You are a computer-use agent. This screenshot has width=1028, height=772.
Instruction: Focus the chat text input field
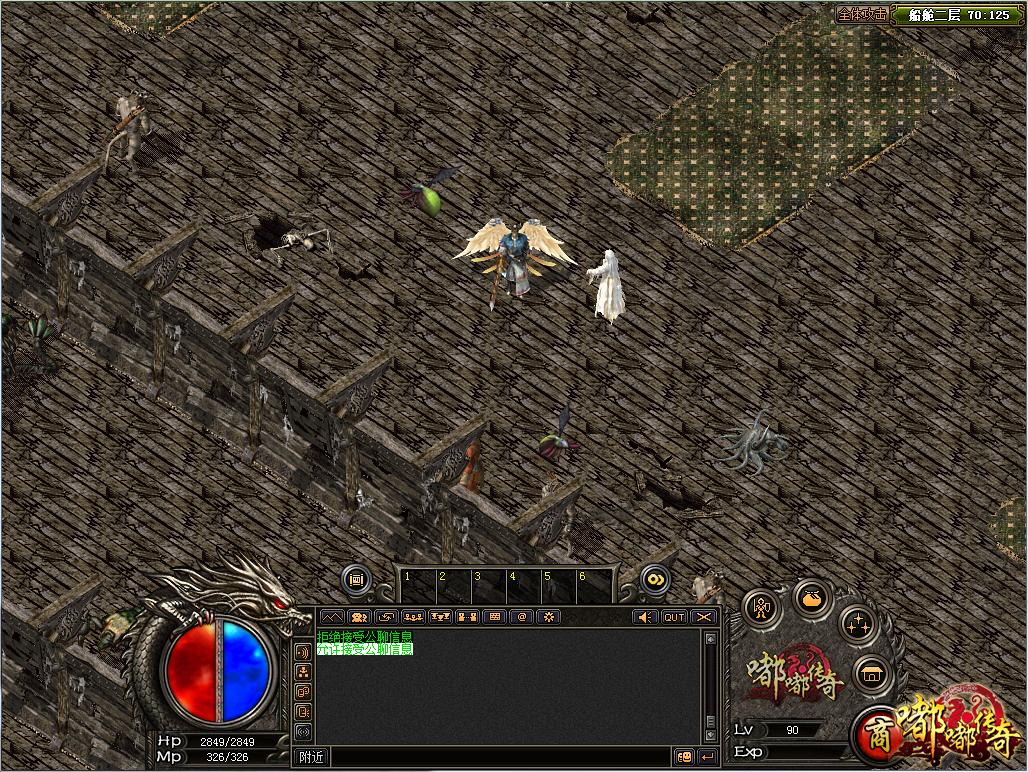click(500, 757)
